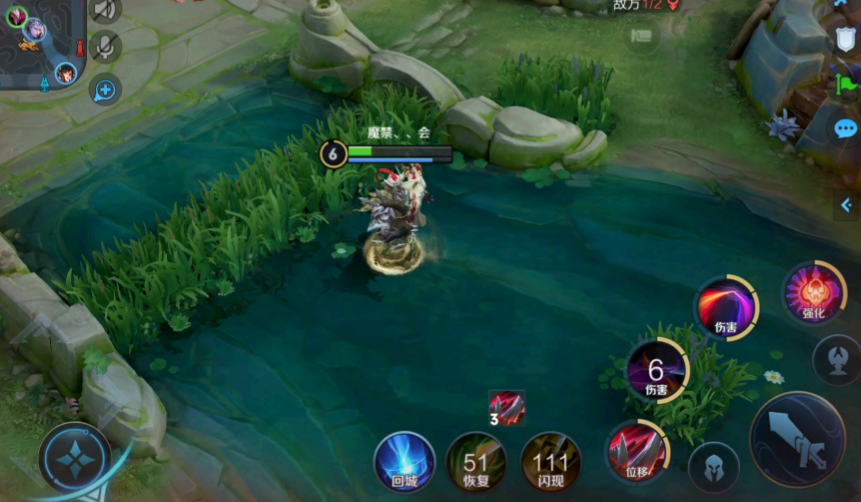Image resolution: width=861 pixels, height=502 pixels.
Task: Send the green flag signal
Action: pyautogui.click(x=846, y=83)
